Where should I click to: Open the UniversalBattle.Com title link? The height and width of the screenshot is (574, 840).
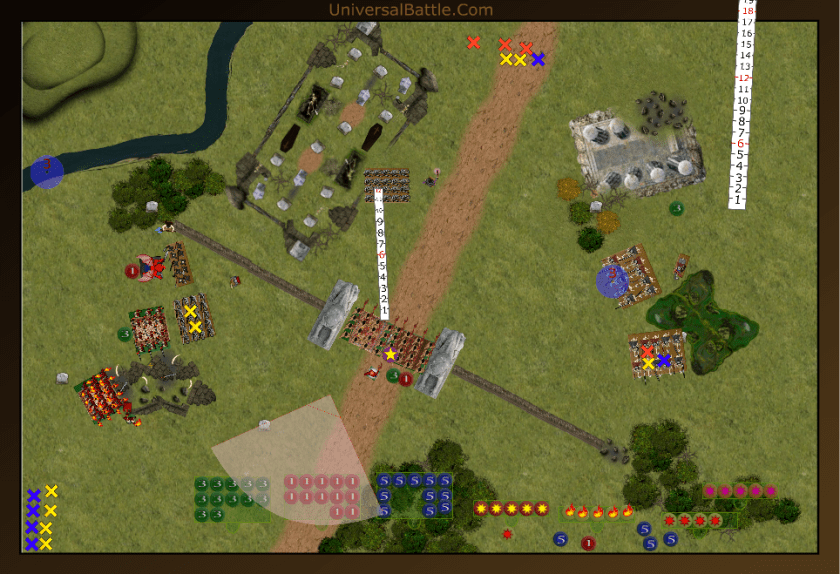click(411, 10)
